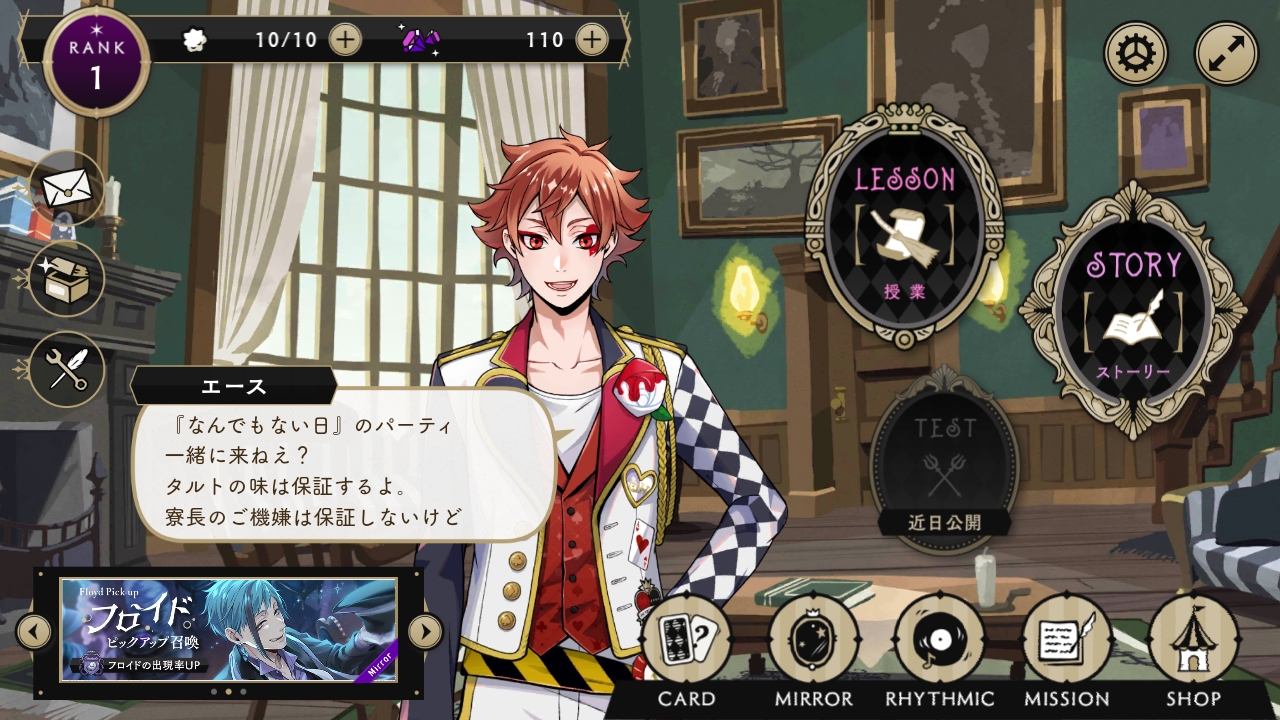This screenshot has width=1280, height=720.
Task: Open the Floyd Pick up summon banner
Action: (x=229, y=630)
